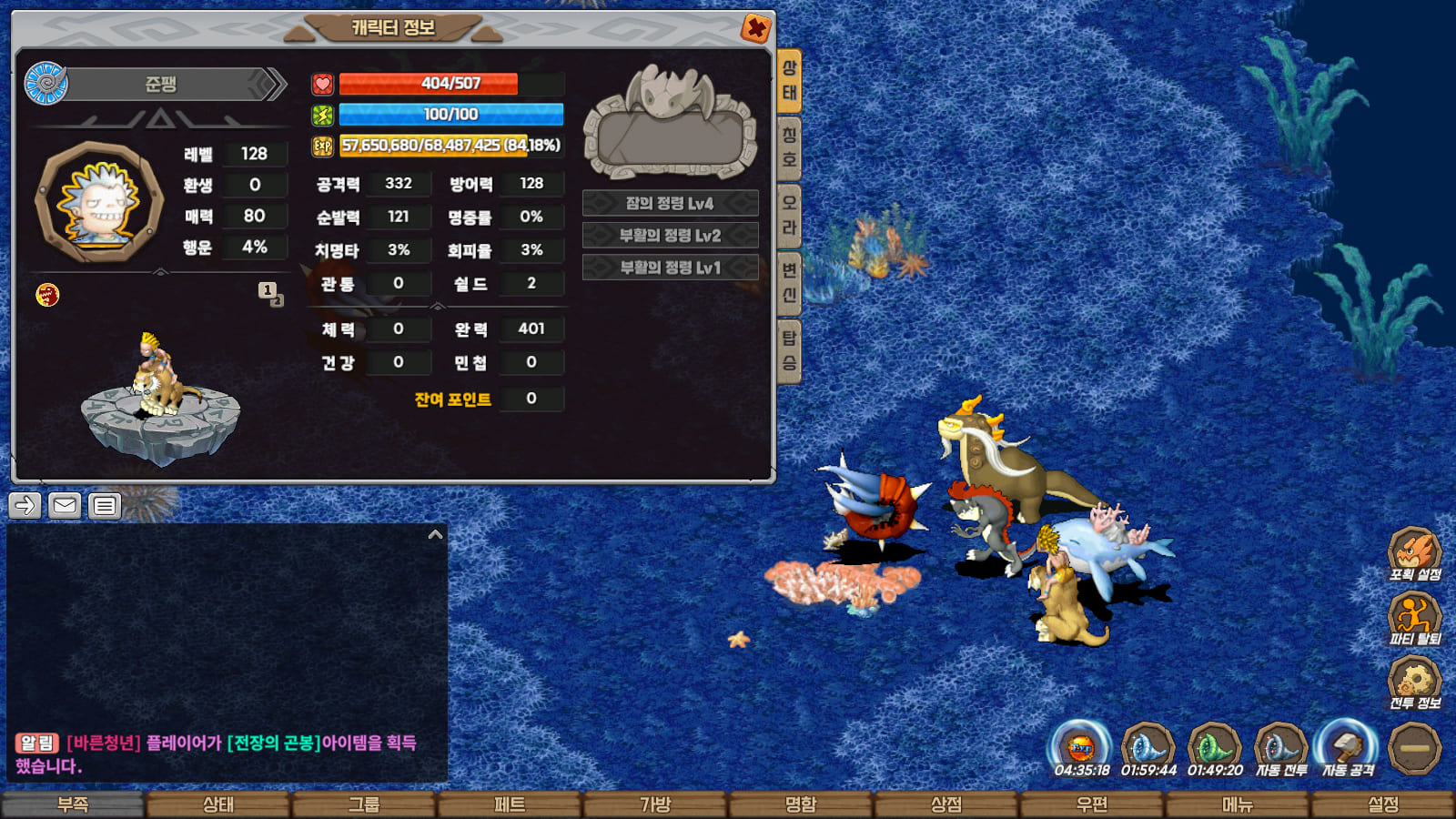
Task: Switch to the 탑승 mount tab
Action: [x=789, y=350]
